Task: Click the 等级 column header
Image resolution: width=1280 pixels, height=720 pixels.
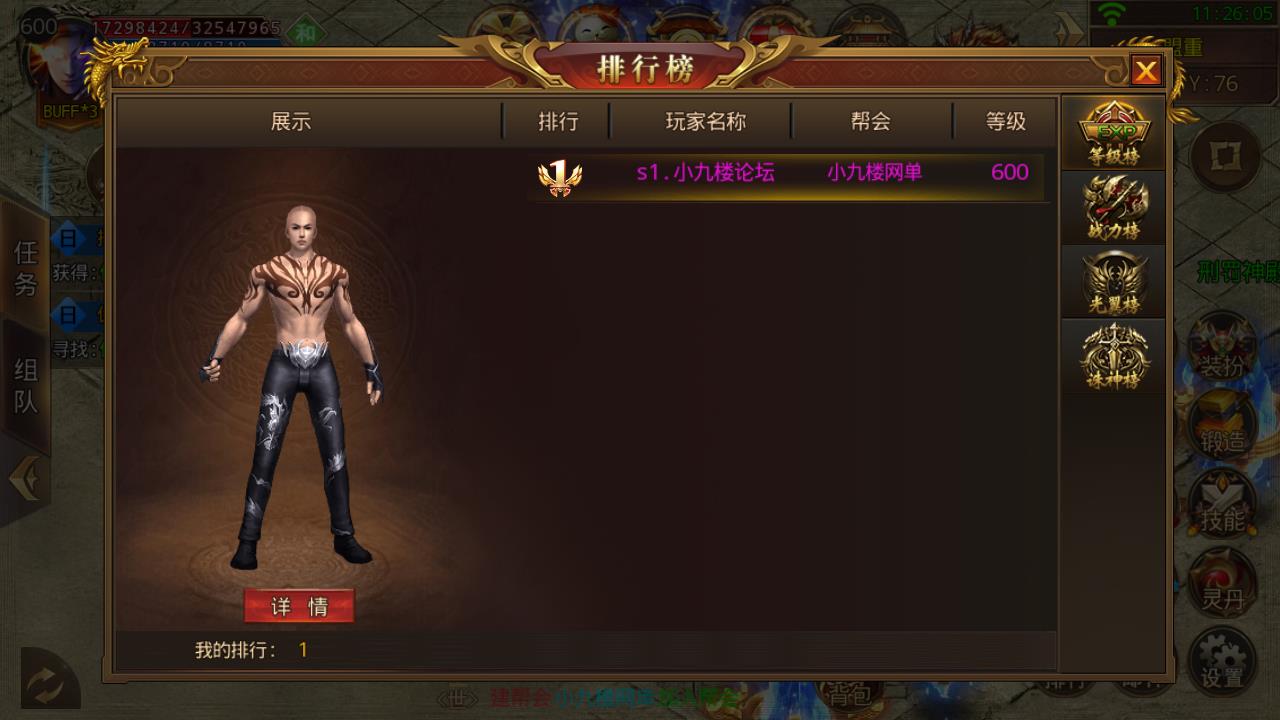Action: click(1006, 122)
